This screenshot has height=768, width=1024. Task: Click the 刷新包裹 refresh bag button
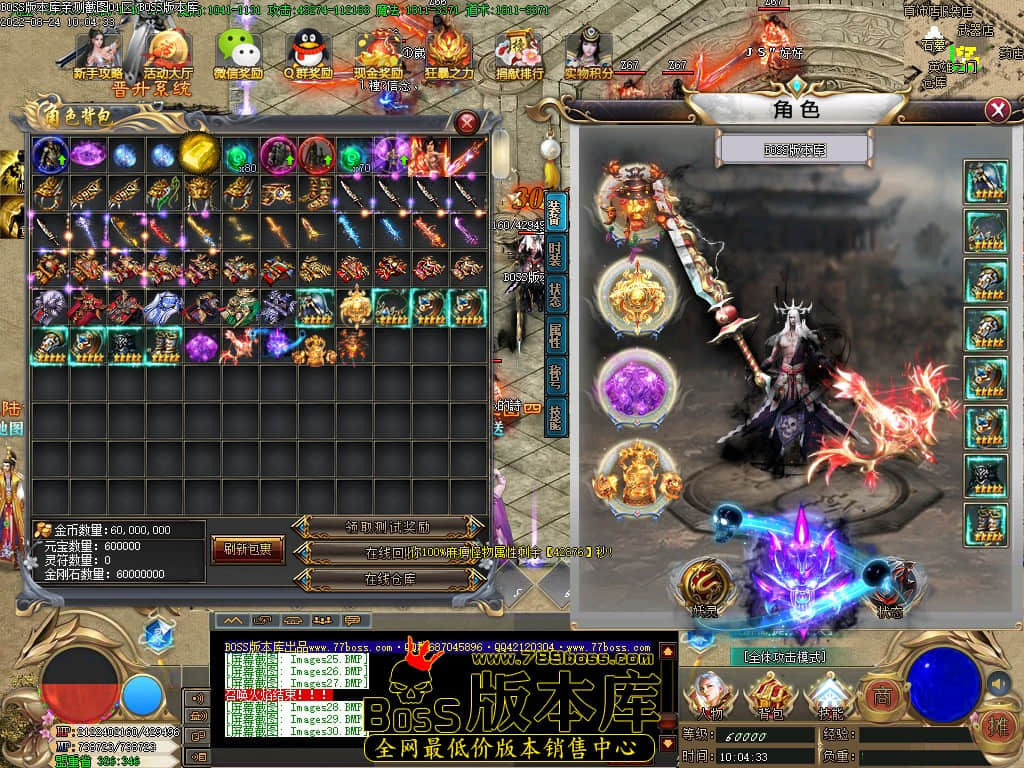click(x=248, y=549)
